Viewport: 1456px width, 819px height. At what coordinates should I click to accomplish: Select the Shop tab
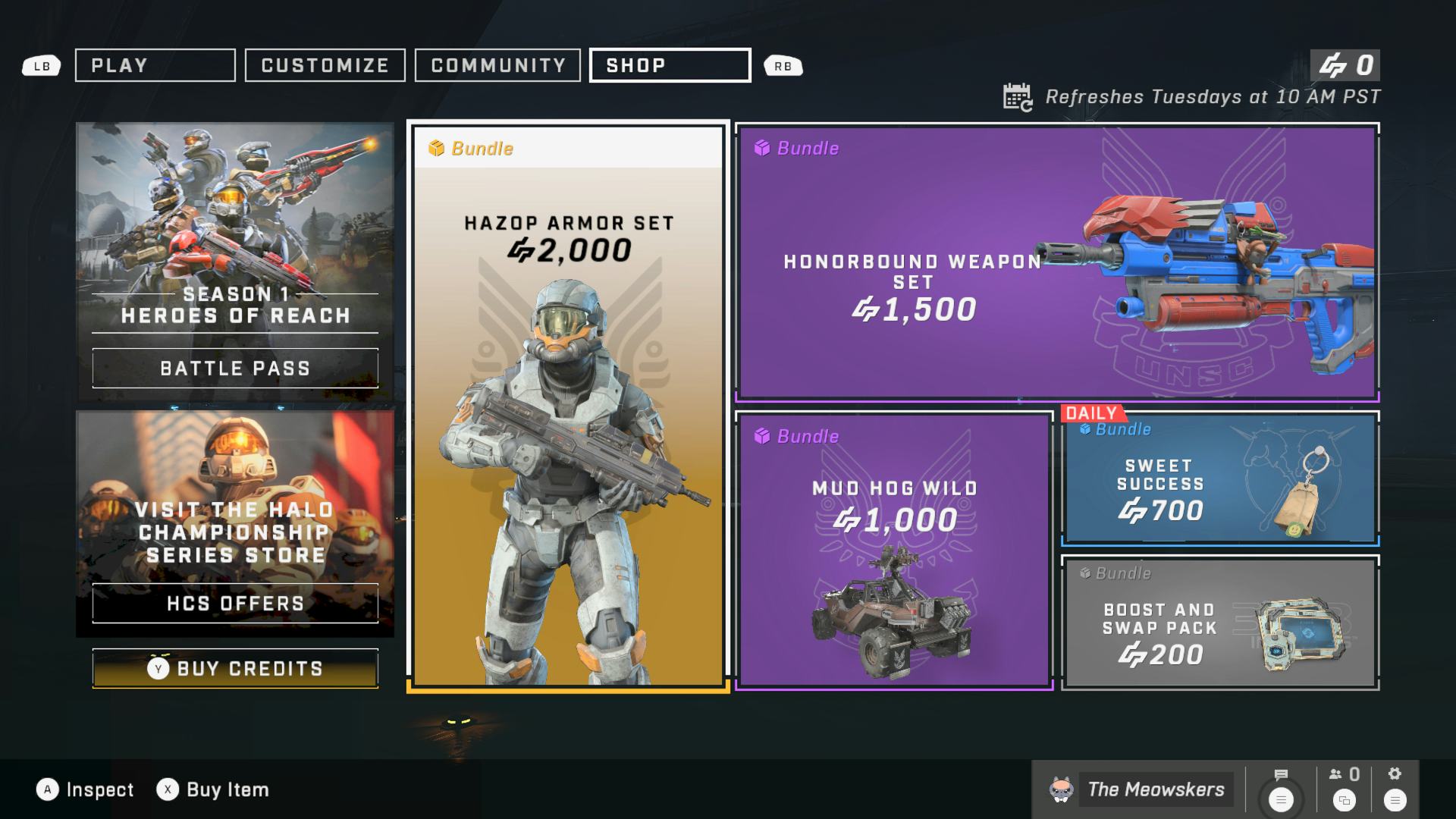pos(670,65)
